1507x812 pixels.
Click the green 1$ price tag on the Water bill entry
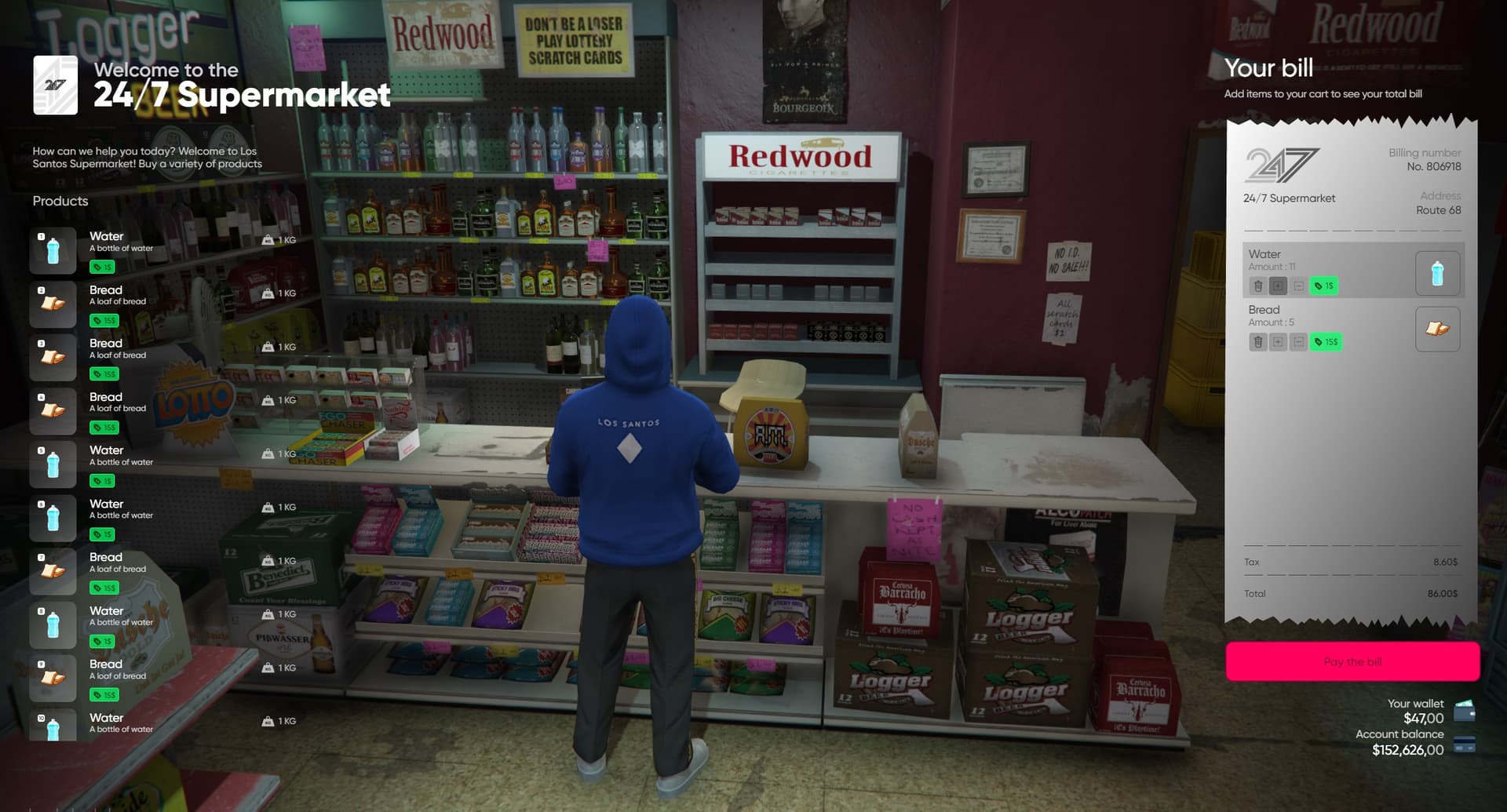tap(1324, 286)
